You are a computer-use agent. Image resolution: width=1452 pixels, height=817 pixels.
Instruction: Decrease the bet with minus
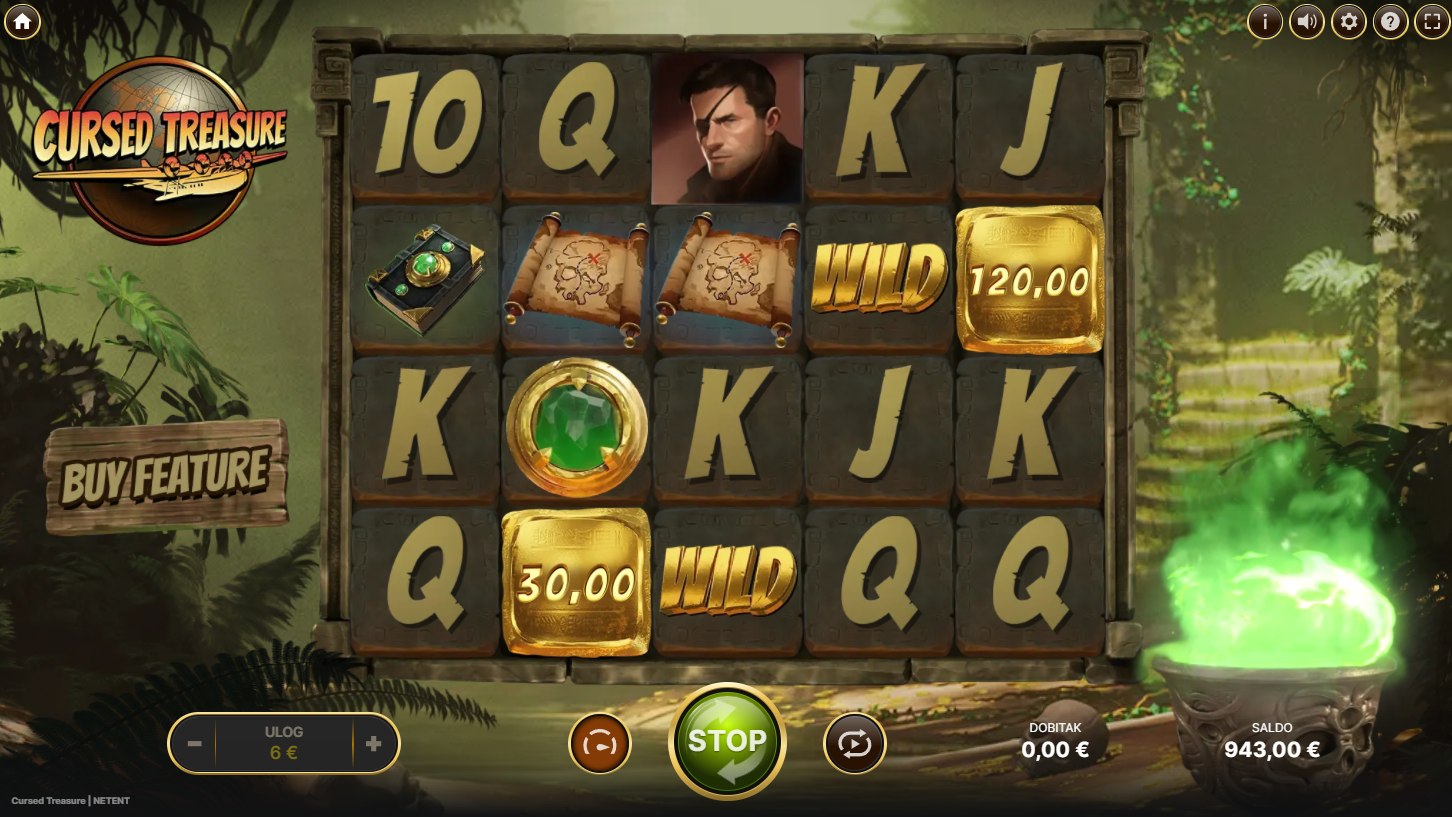click(x=195, y=743)
